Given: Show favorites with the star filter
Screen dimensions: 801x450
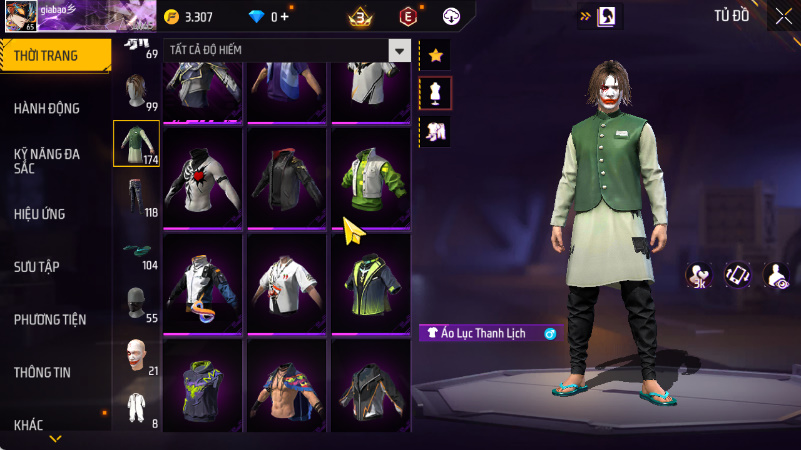Looking at the screenshot, I should pyautogui.click(x=435, y=55).
